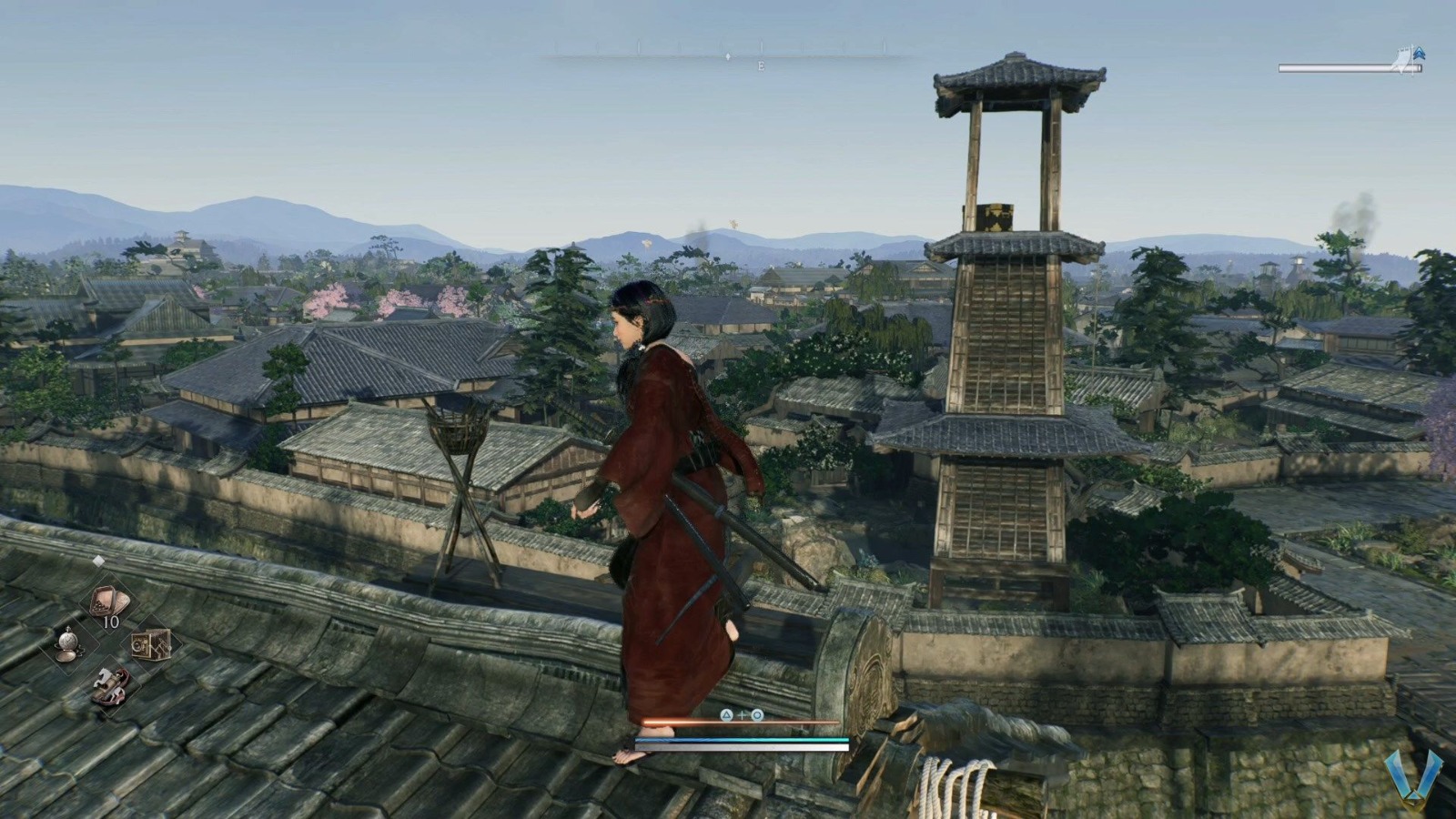Click the triangle button prompt above the health bar
This screenshot has width=1456, height=819.
726,715
